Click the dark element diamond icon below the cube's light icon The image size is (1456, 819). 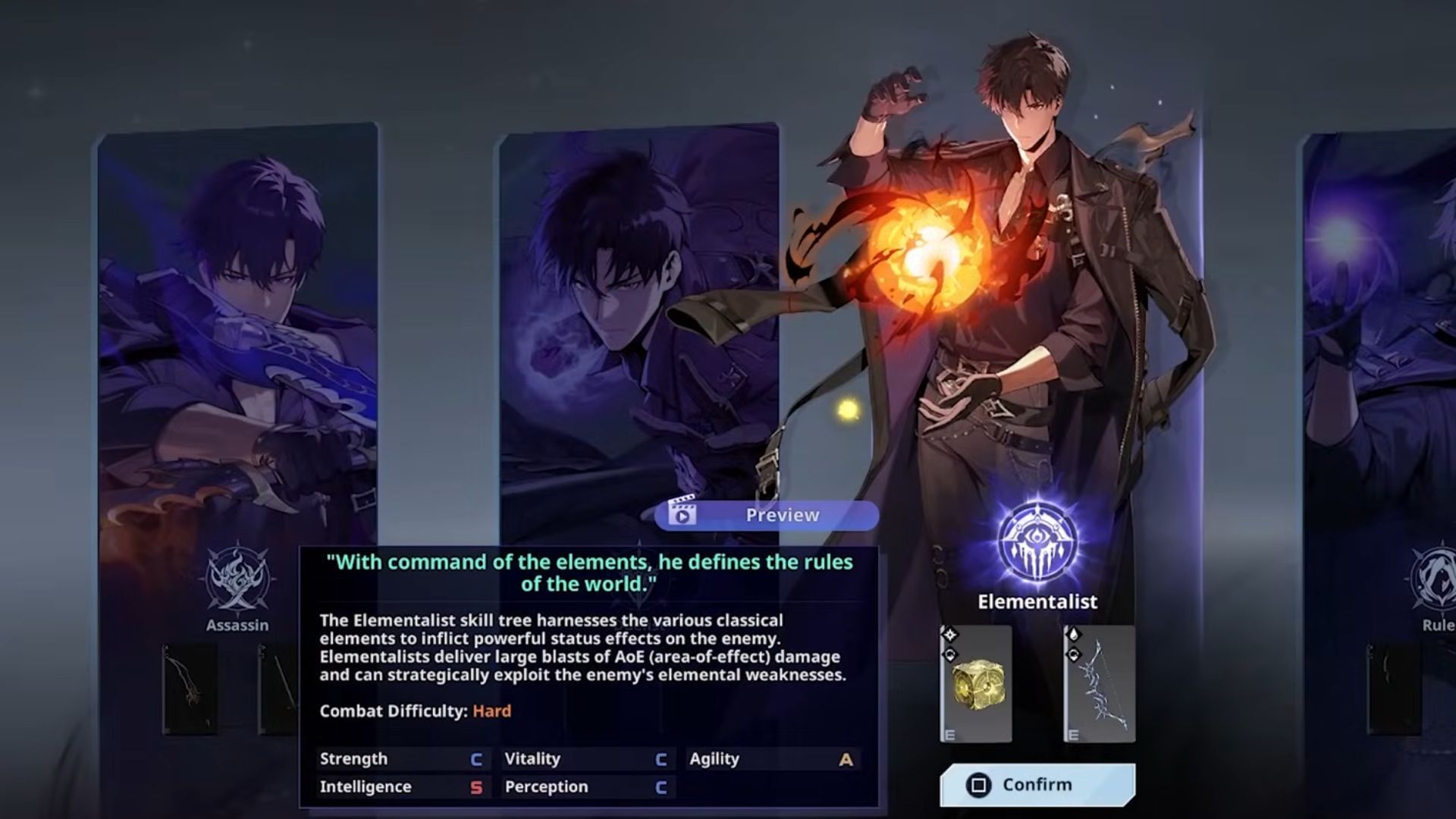click(950, 654)
